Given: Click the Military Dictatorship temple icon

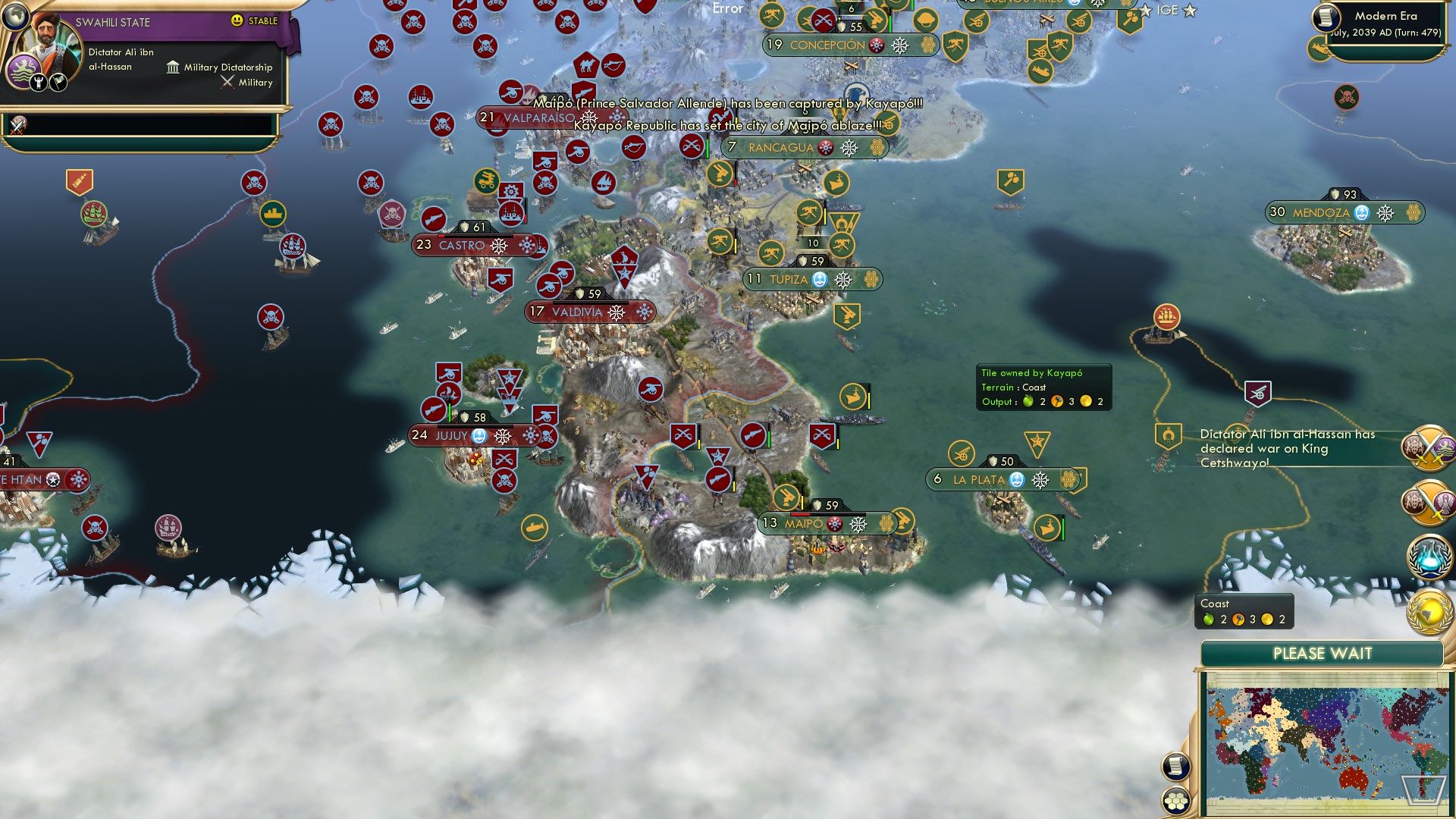Looking at the screenshot, I should (x=174, y=67).
